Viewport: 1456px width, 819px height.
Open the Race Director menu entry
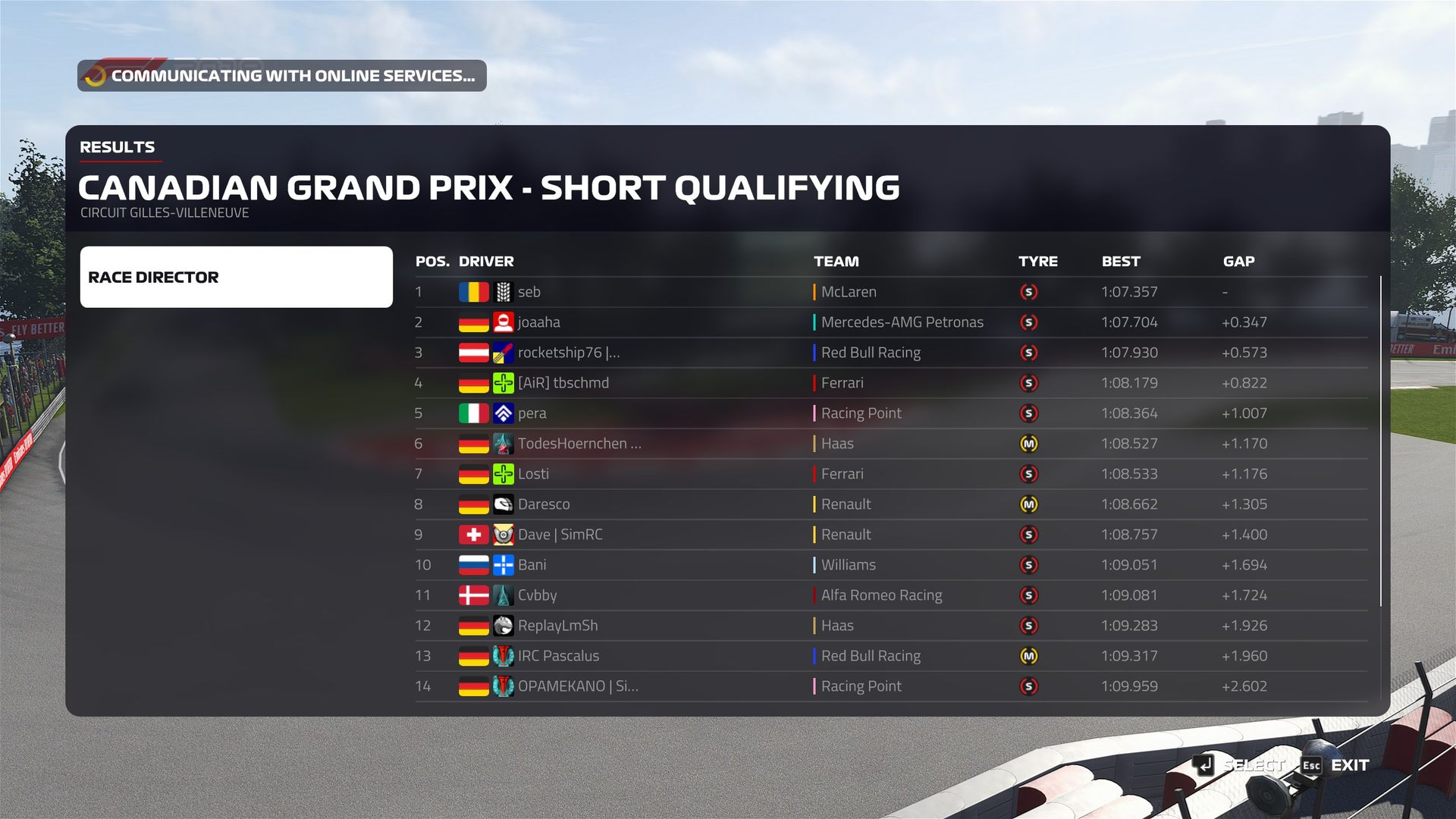pos(236,277)
